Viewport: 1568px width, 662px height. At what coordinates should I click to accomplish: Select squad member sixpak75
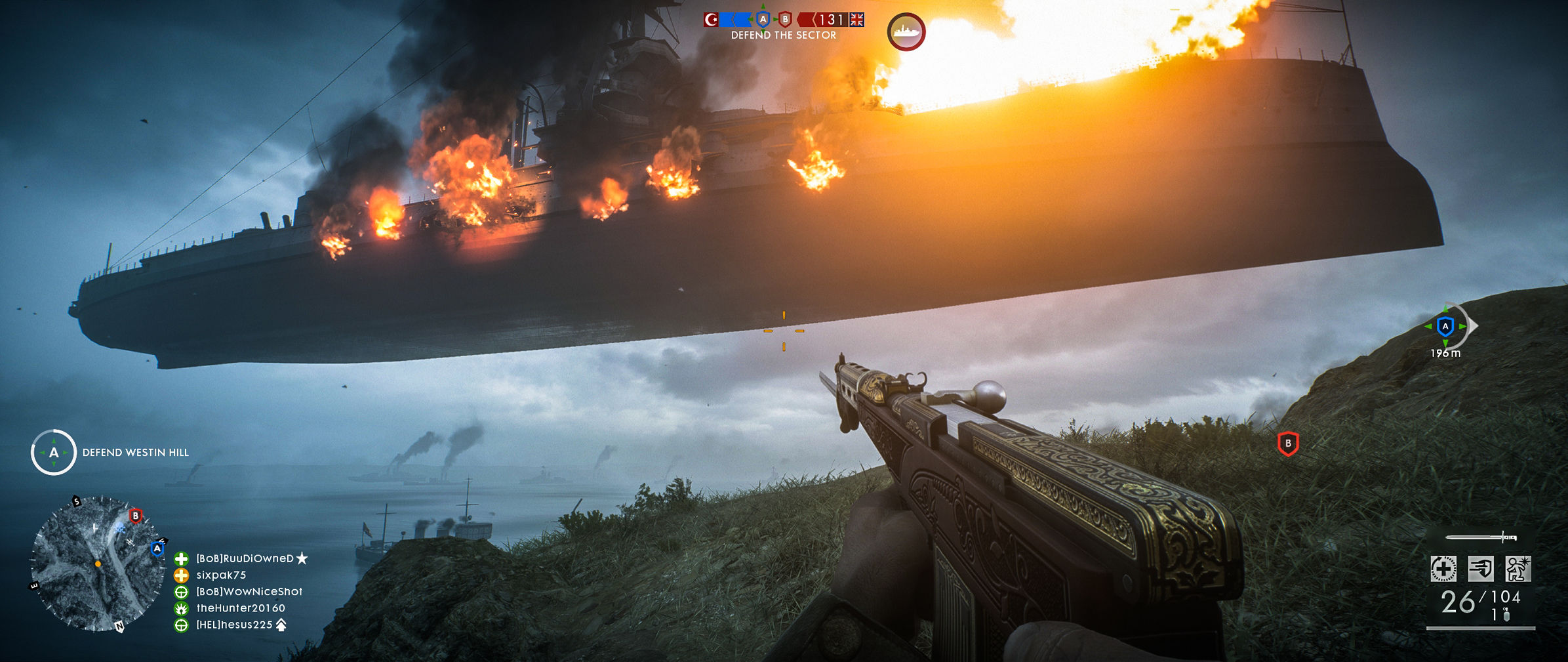[x=221, y=575]
